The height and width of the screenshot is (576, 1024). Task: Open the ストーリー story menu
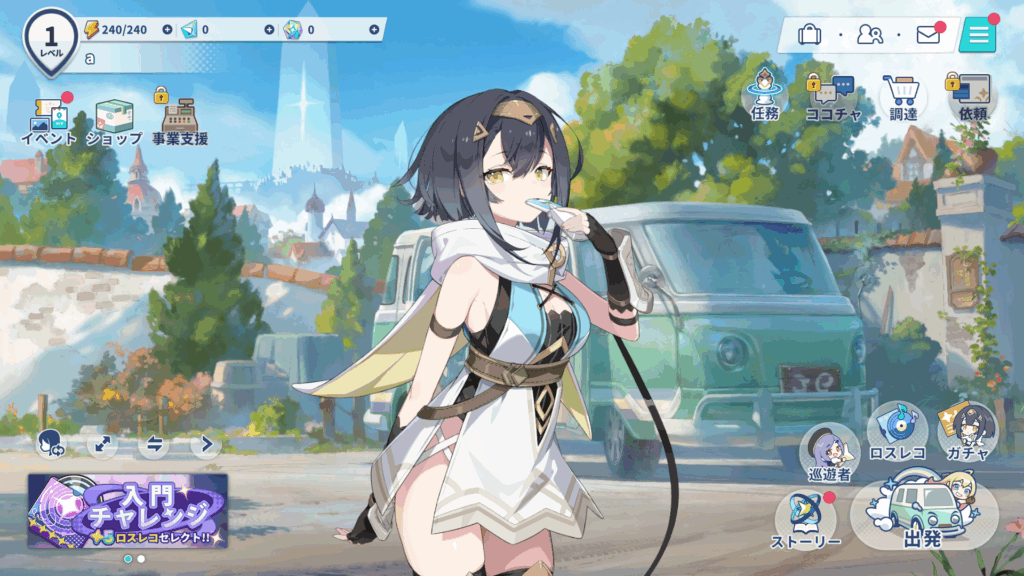click(x=806, y=520)
